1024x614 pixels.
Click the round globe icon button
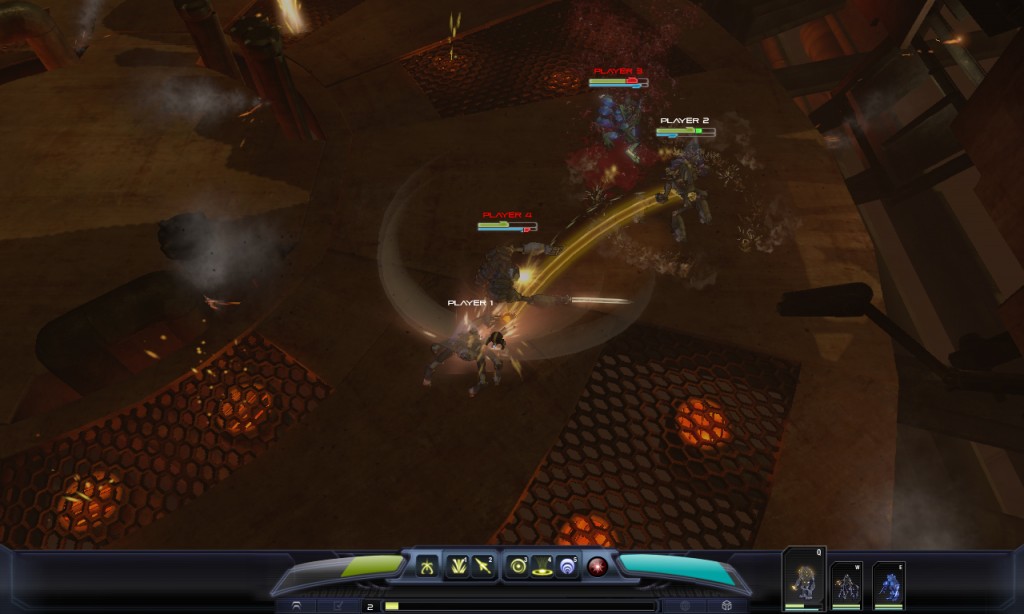[684, 606]
